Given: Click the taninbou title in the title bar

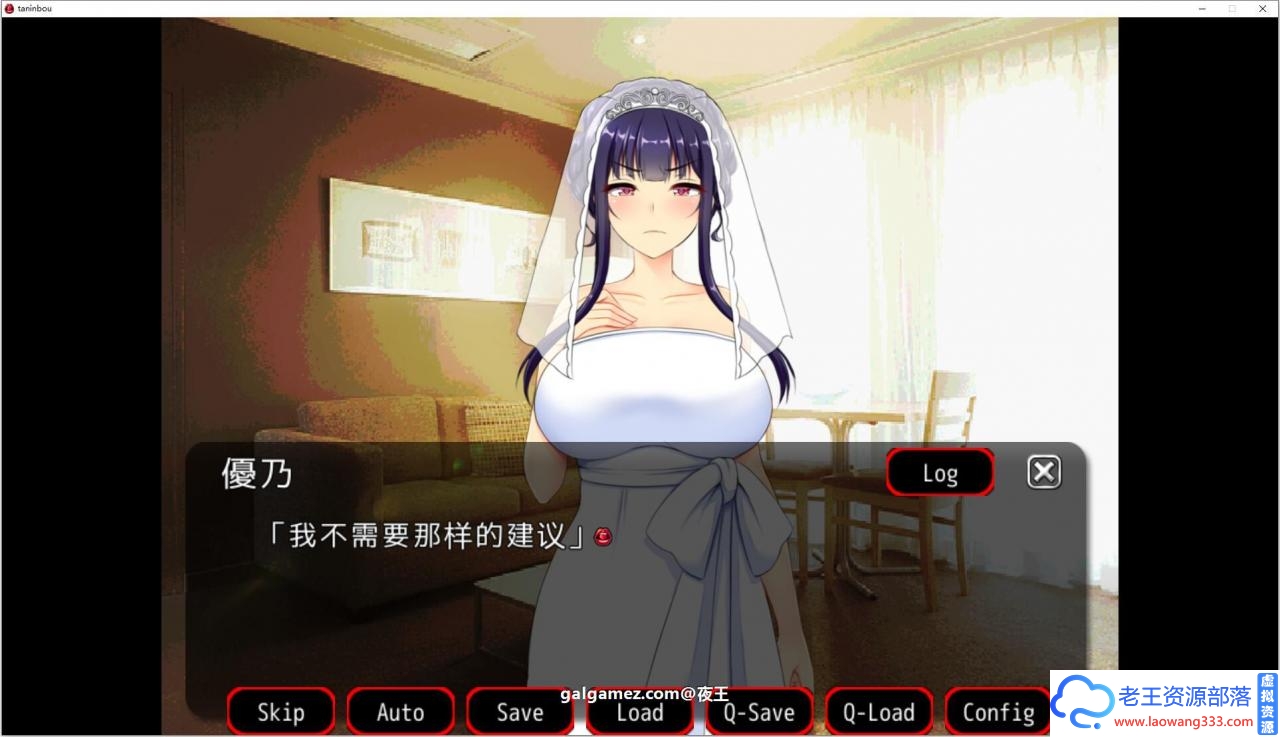Looking at the screenshot, I should [32, 8].
